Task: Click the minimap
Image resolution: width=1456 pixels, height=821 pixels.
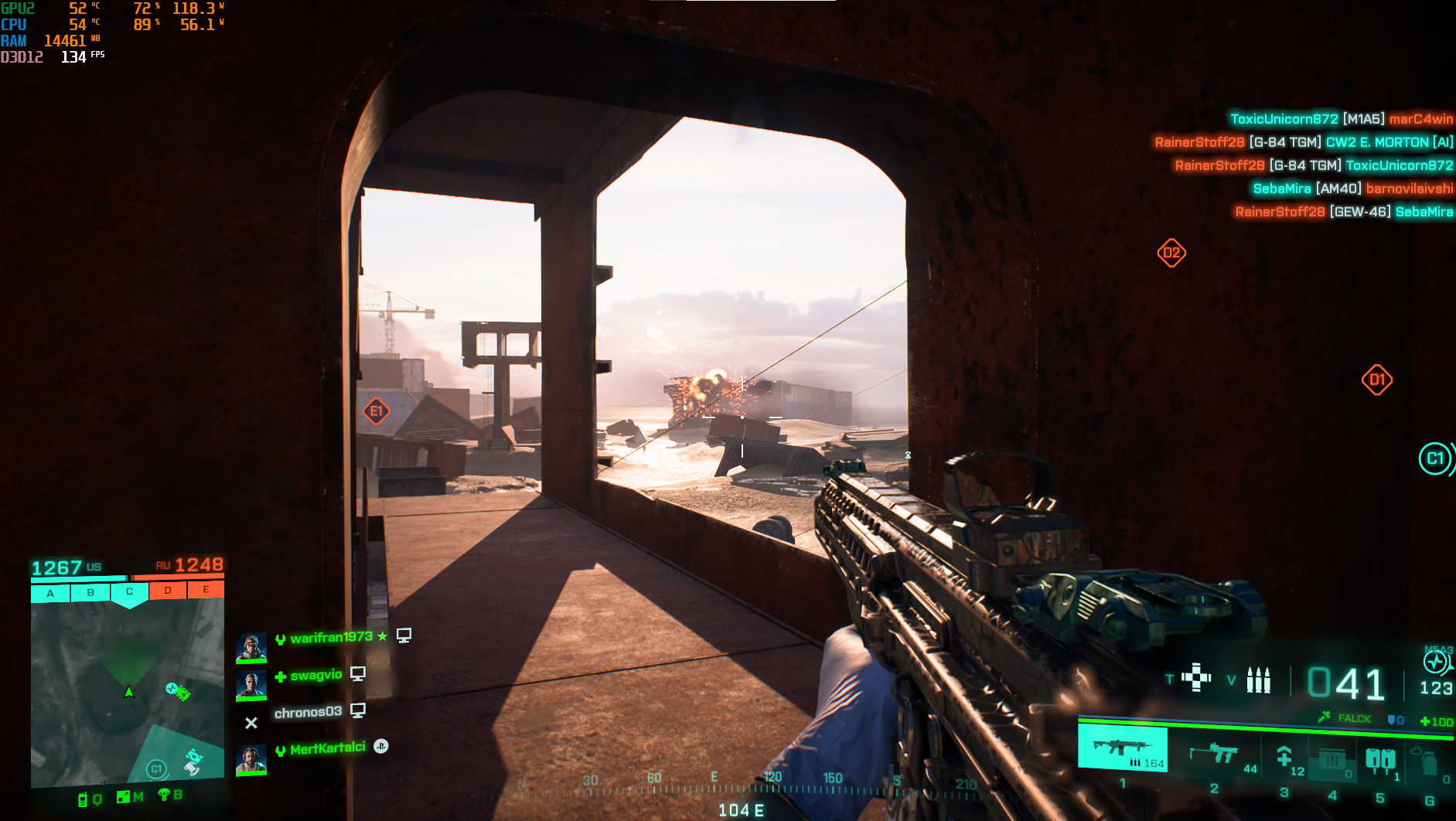Action: (x=127, y=693)
